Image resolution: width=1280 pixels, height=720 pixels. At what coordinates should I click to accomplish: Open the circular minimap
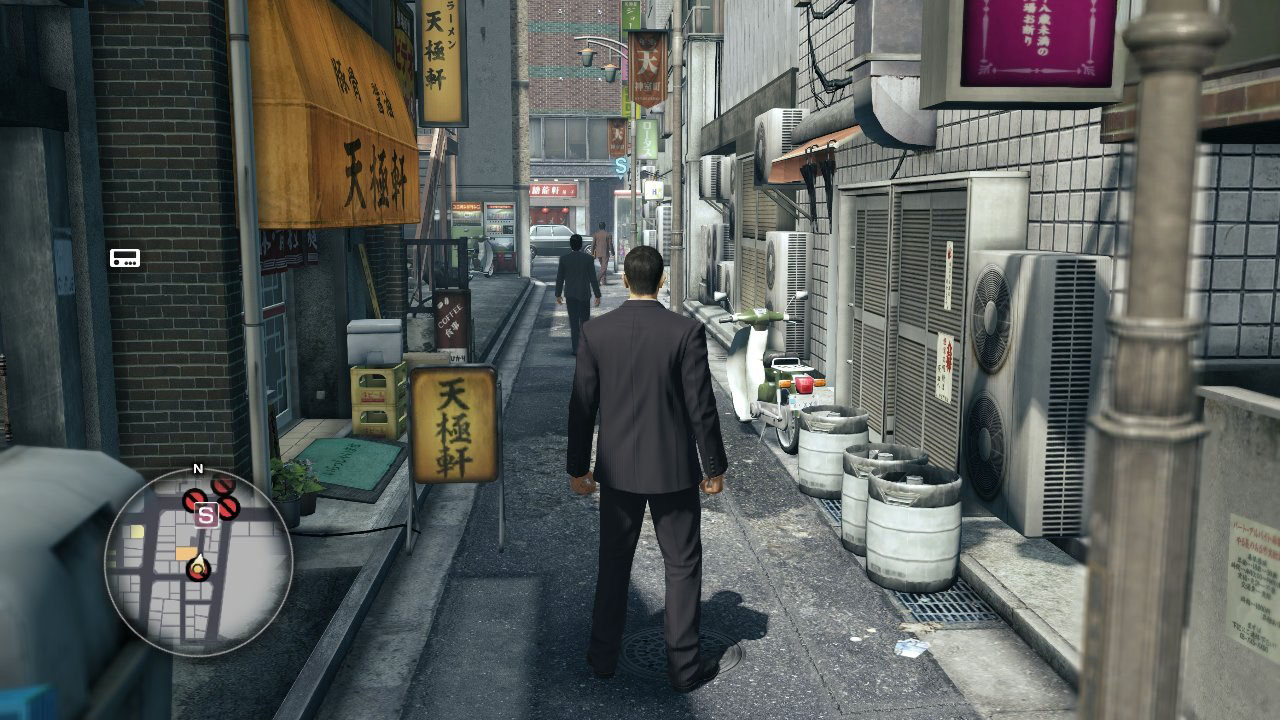(198, 562)
